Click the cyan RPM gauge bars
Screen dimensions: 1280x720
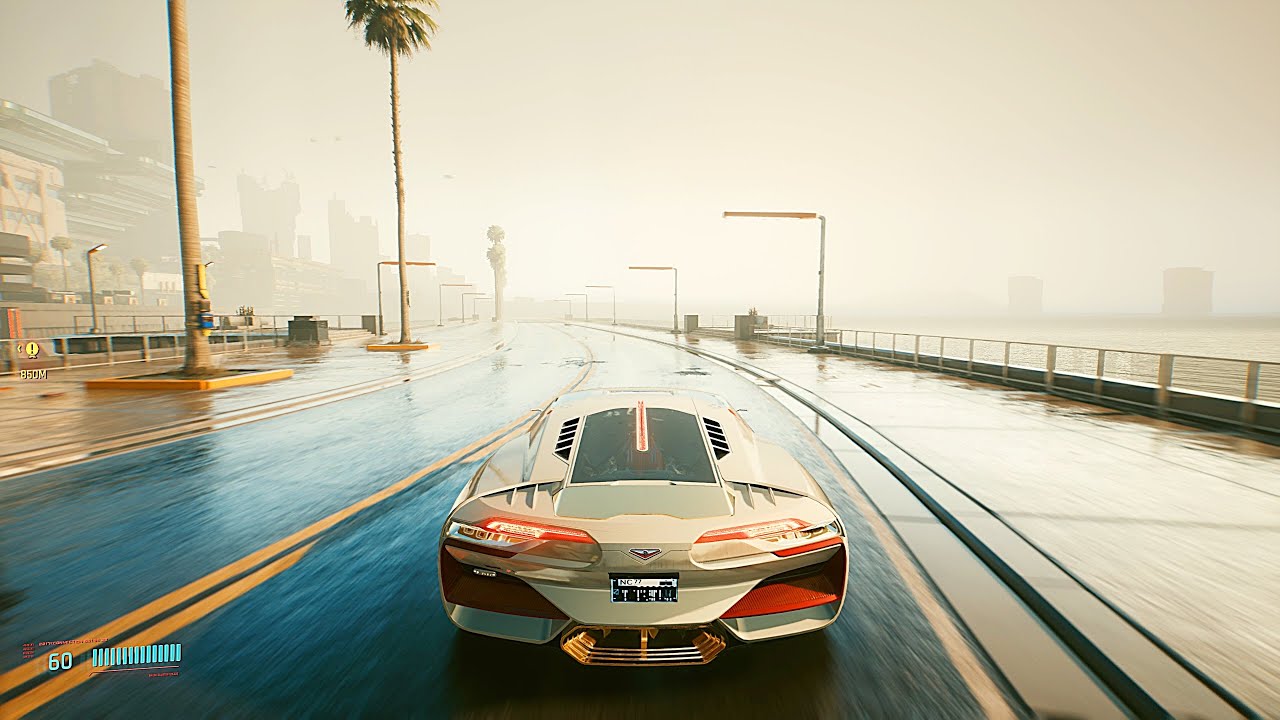coord(137,654)
